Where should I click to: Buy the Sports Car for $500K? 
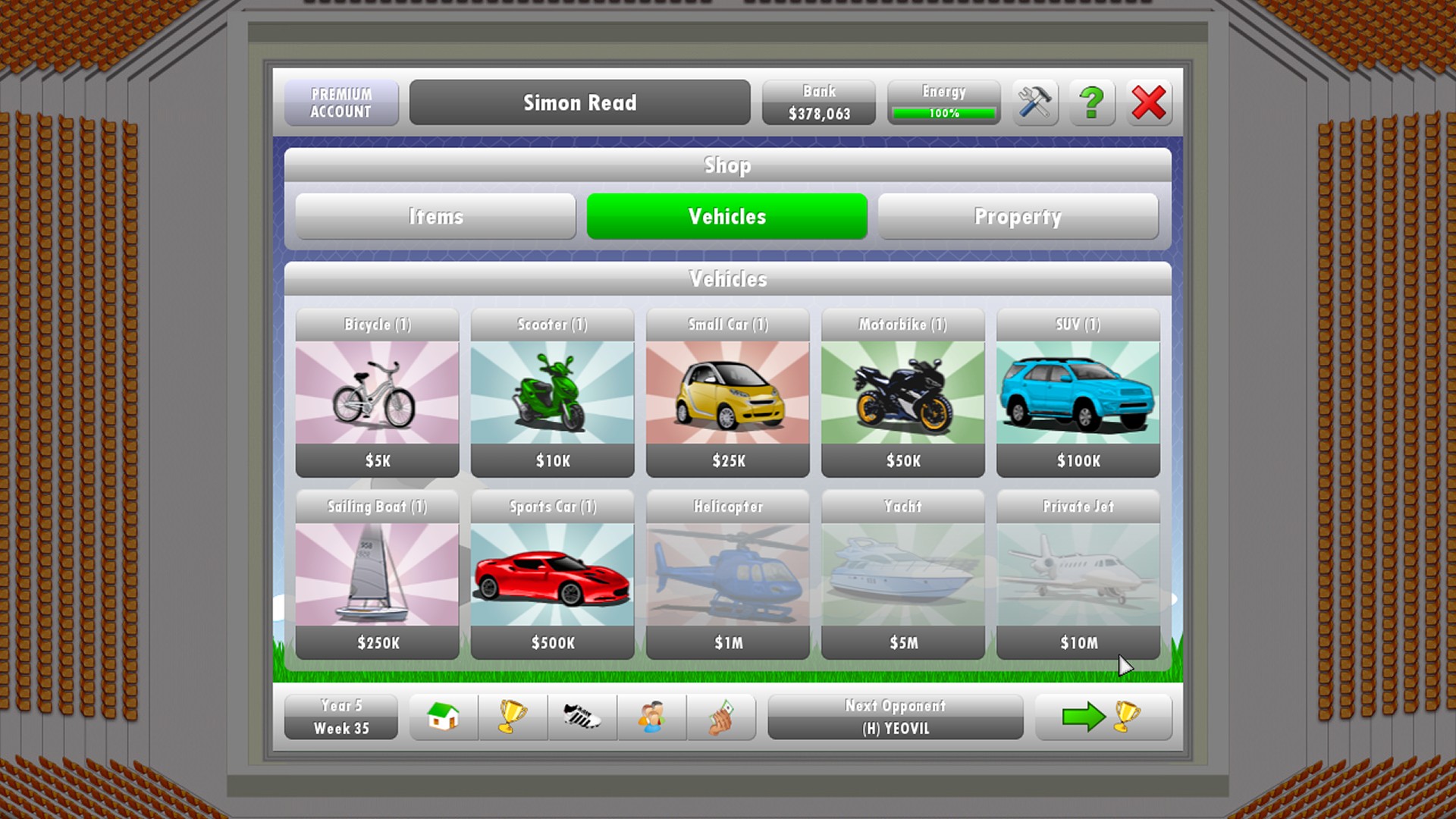click(x=552, y=574)
